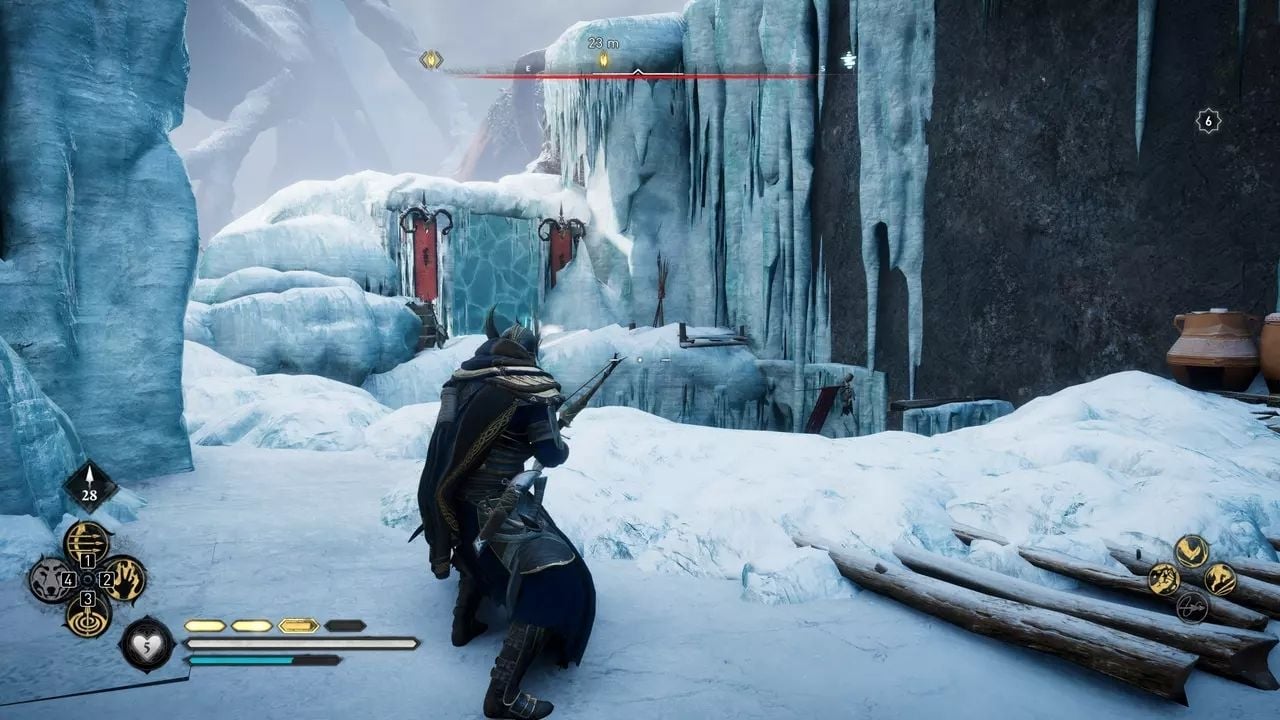
Task: Select the greyed-out bottom melee ability icon
Action: pyautogui.click(x=1191, y=607)
